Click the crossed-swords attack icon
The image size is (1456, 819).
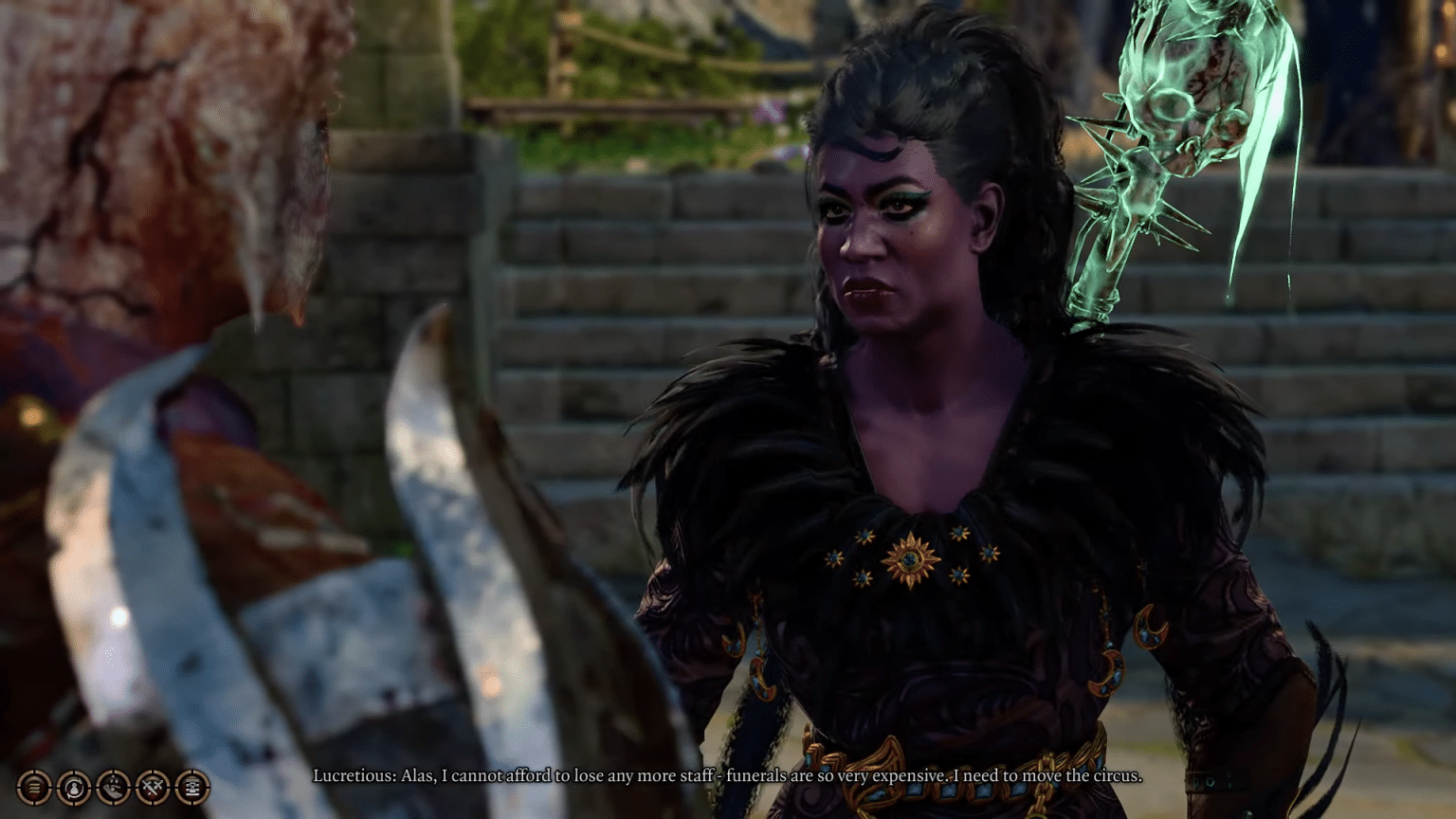coord(153,787)
